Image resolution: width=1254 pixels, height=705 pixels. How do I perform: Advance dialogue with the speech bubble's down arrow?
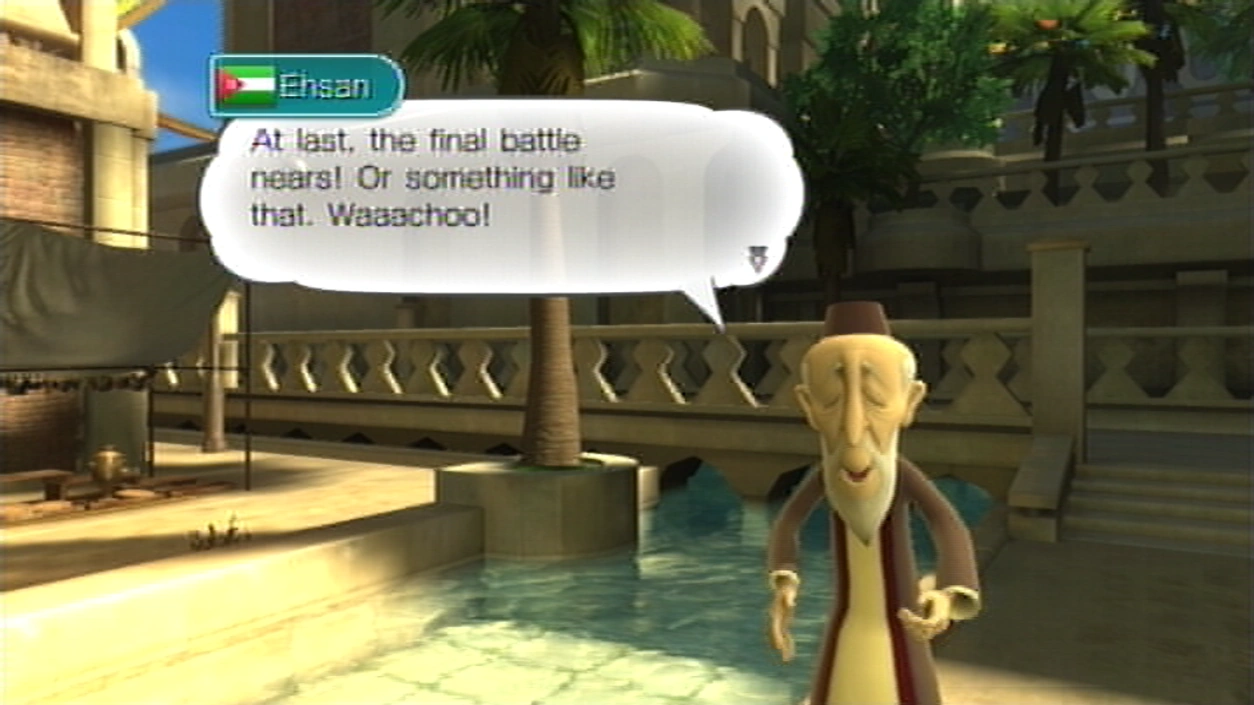coord(757,260)
